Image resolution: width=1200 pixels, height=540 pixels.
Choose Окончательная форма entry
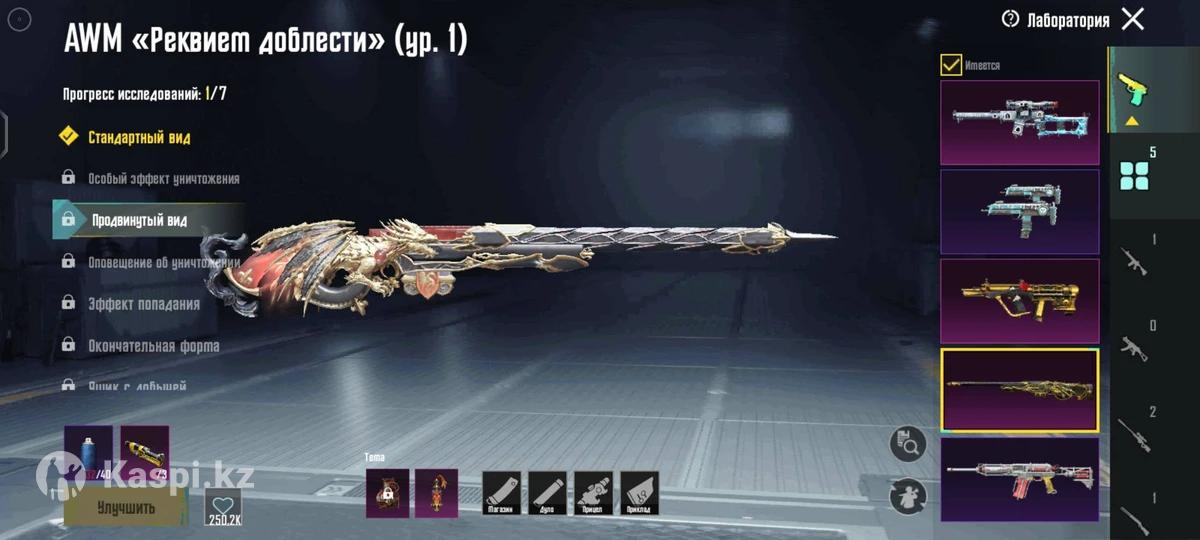153,346
